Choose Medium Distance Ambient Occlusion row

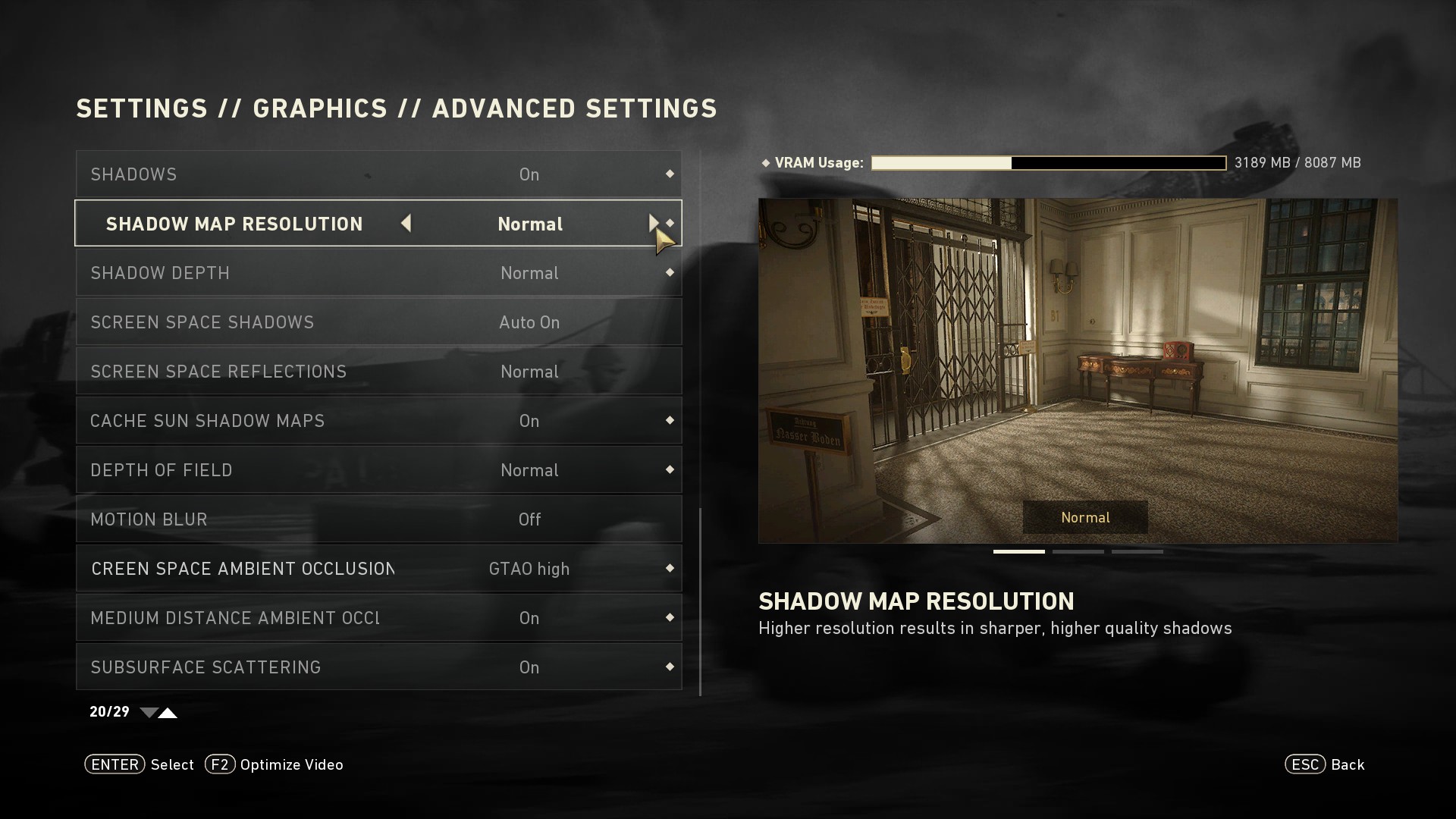378,618
